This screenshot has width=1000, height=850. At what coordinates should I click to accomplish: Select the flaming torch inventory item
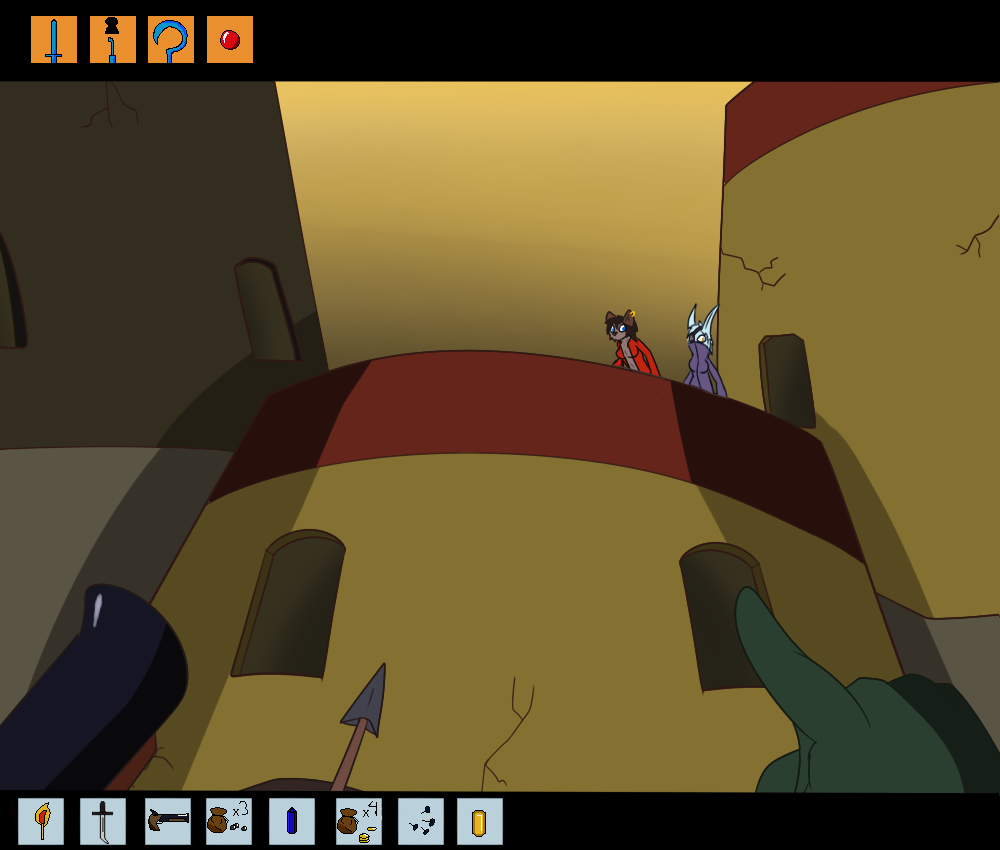41,821
